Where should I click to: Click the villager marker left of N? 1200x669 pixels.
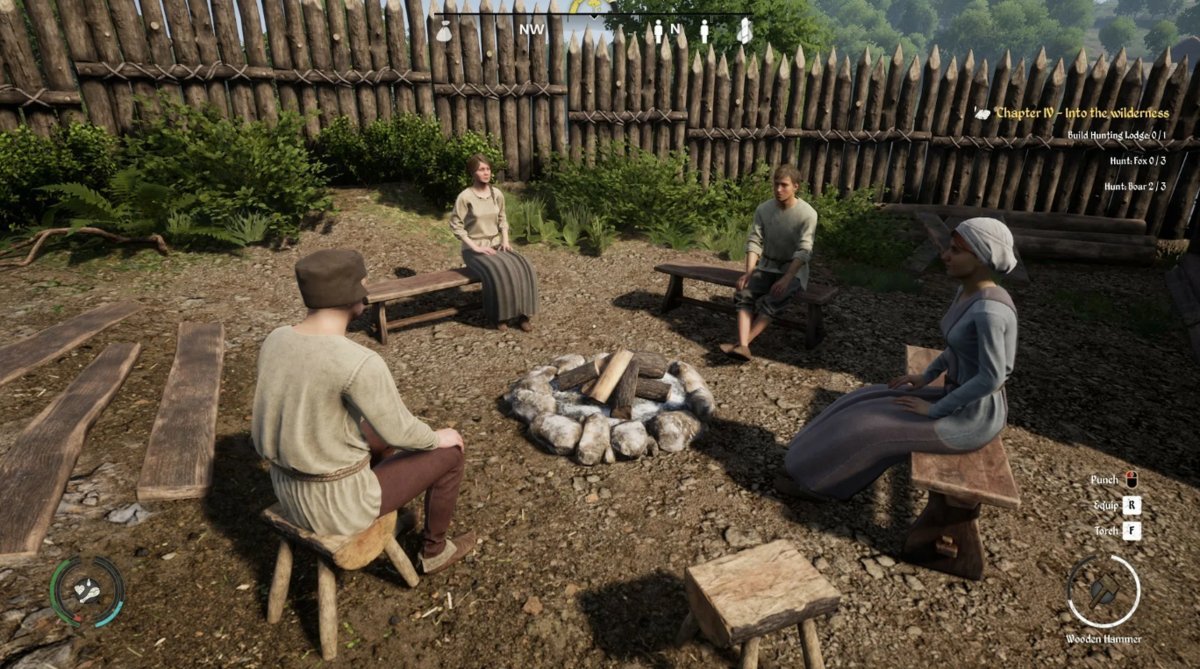click(x=657, y=31)
